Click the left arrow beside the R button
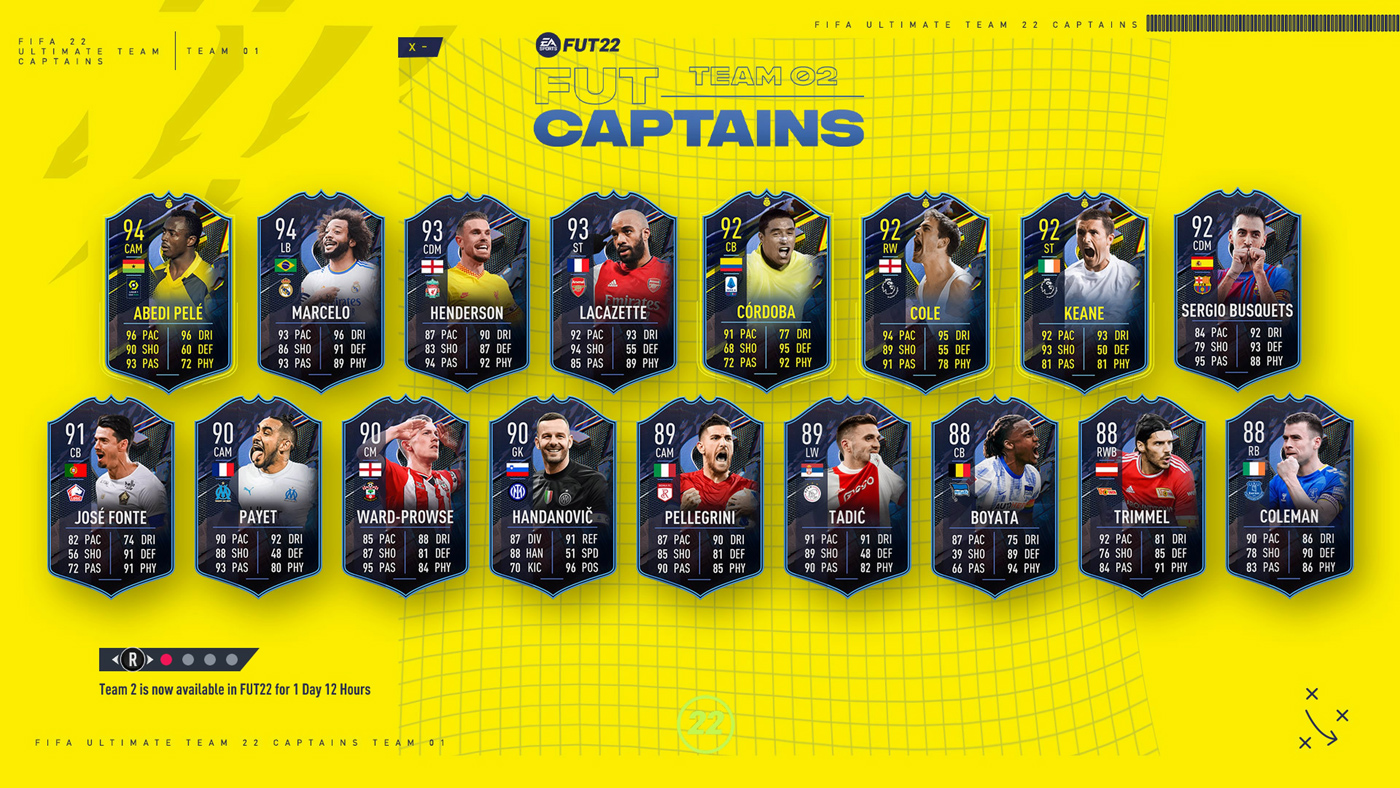Image resolution: width=1400 pixels, height=788 pixels. [115, 659]
